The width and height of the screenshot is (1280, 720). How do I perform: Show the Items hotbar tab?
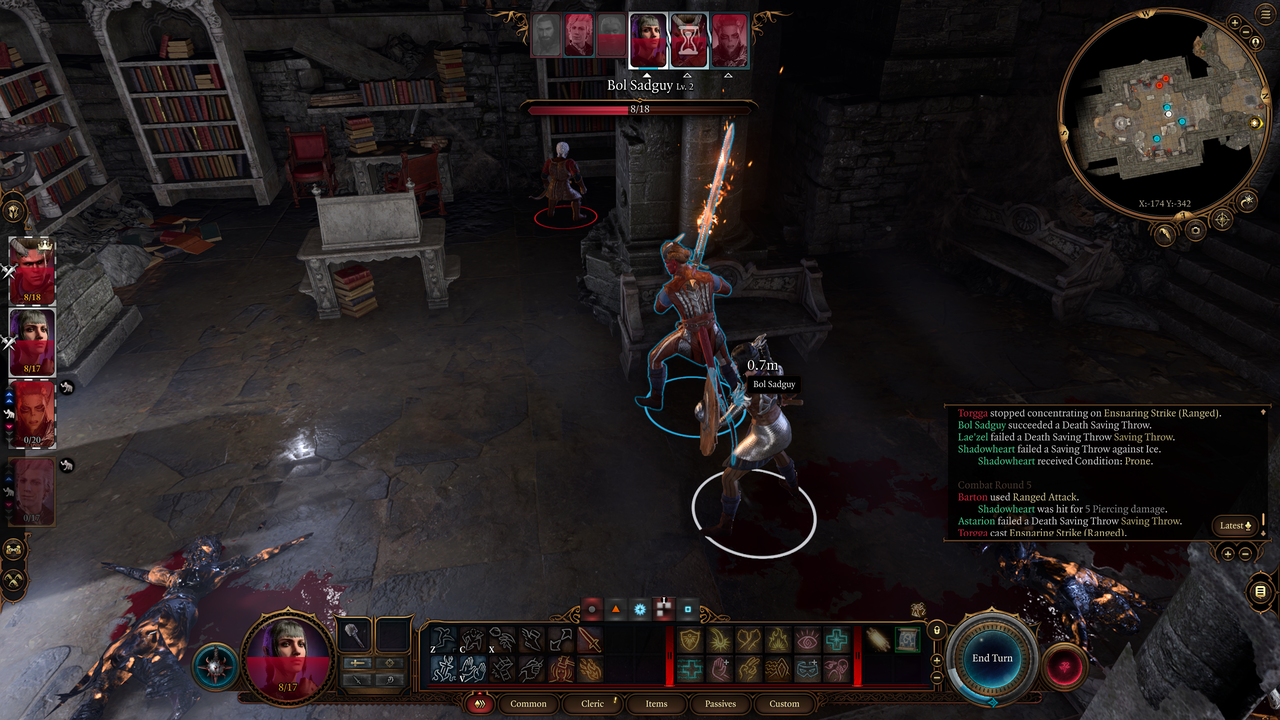point(656,704)
